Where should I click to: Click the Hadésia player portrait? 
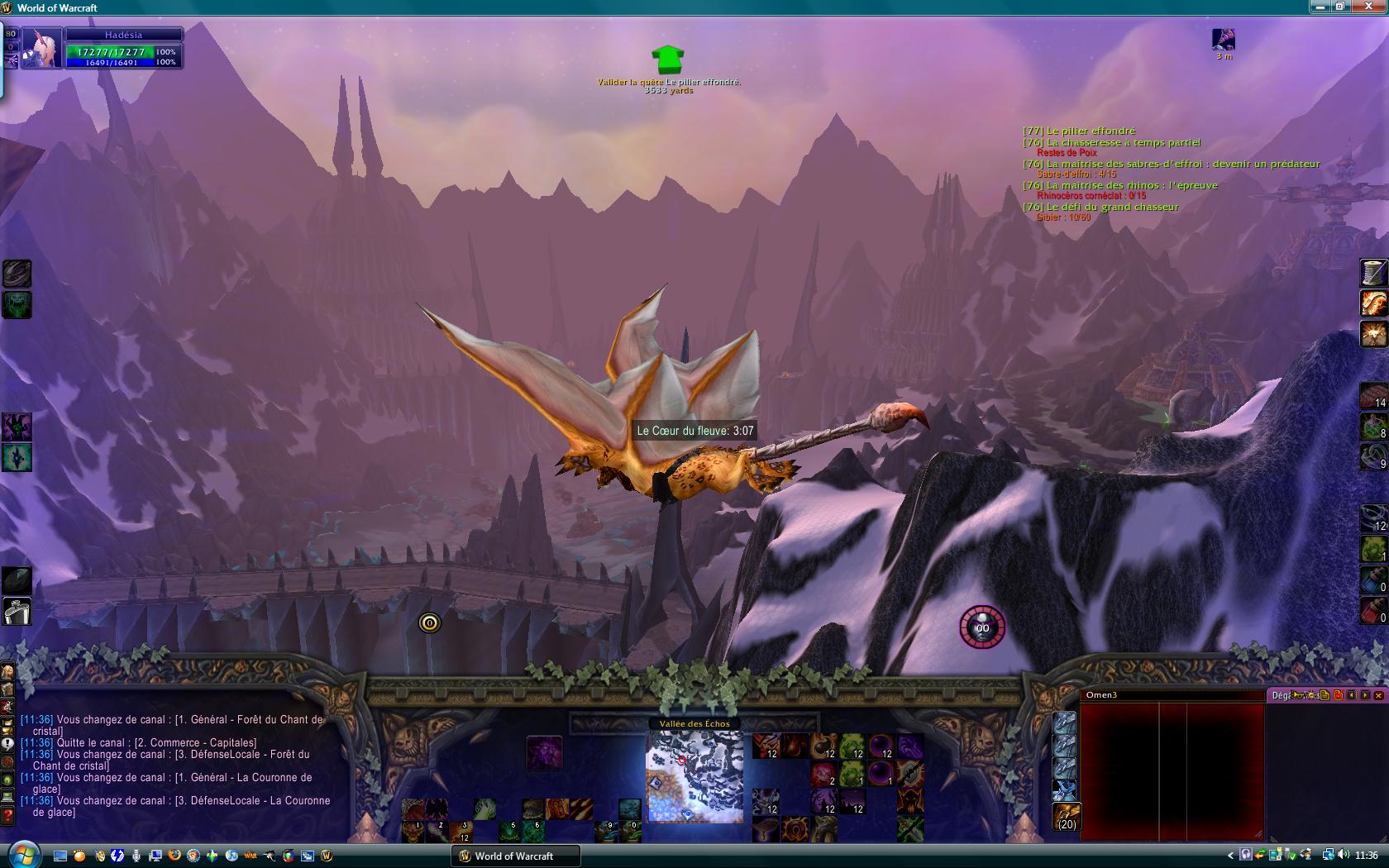[x=41, y=49]
